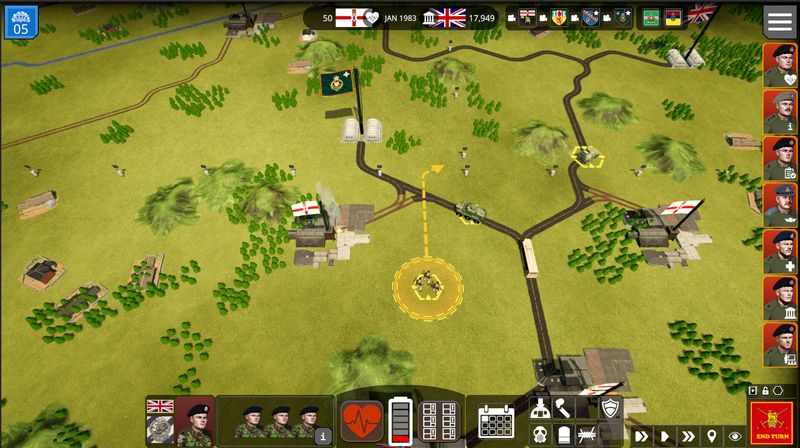Select the infantry unit in the yellow circle
Image resolution: width=800 pixels, height=448 pixels.
(428, 284)
